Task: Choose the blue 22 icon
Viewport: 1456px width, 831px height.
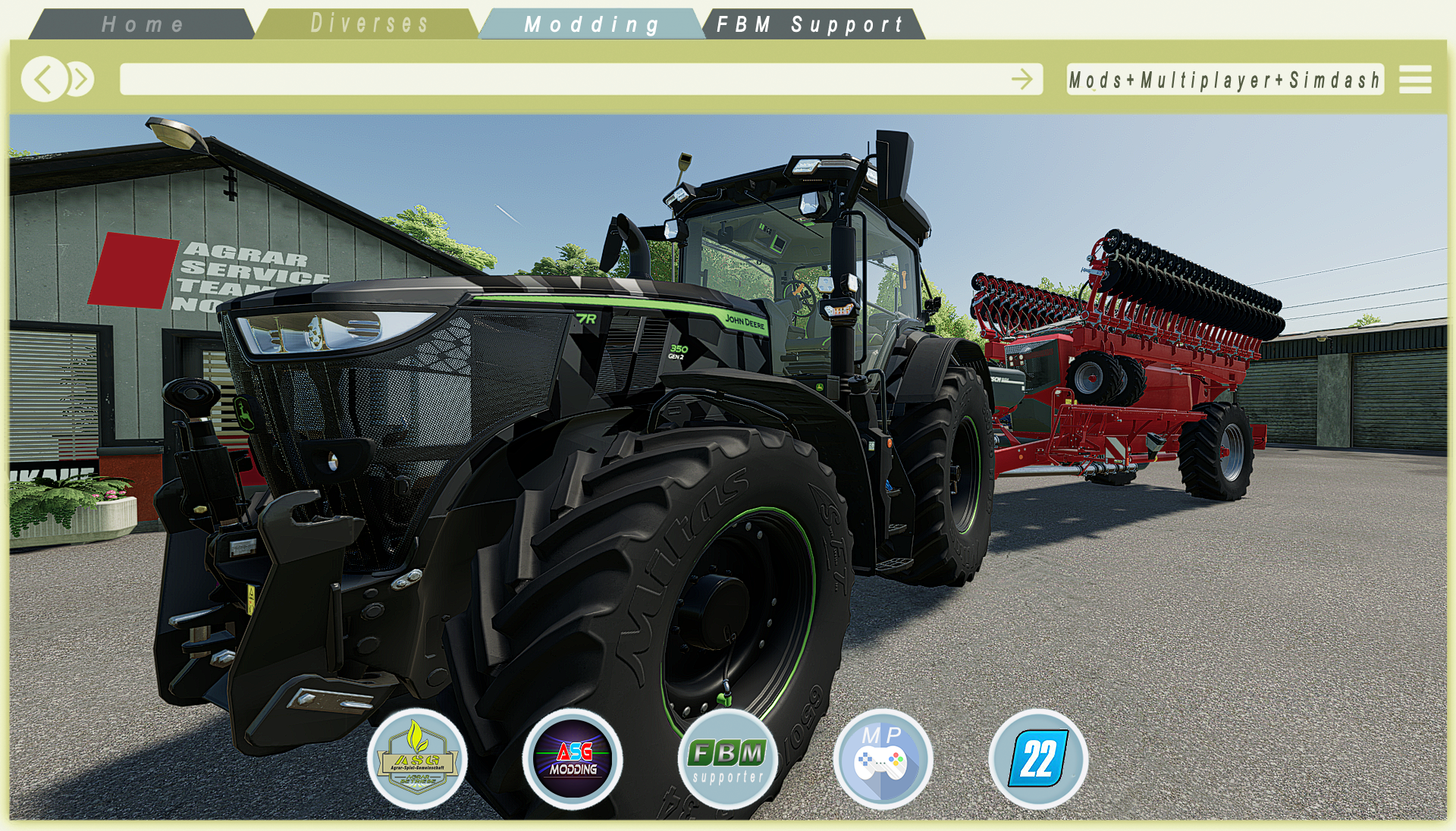Action: coord(1038,759)
